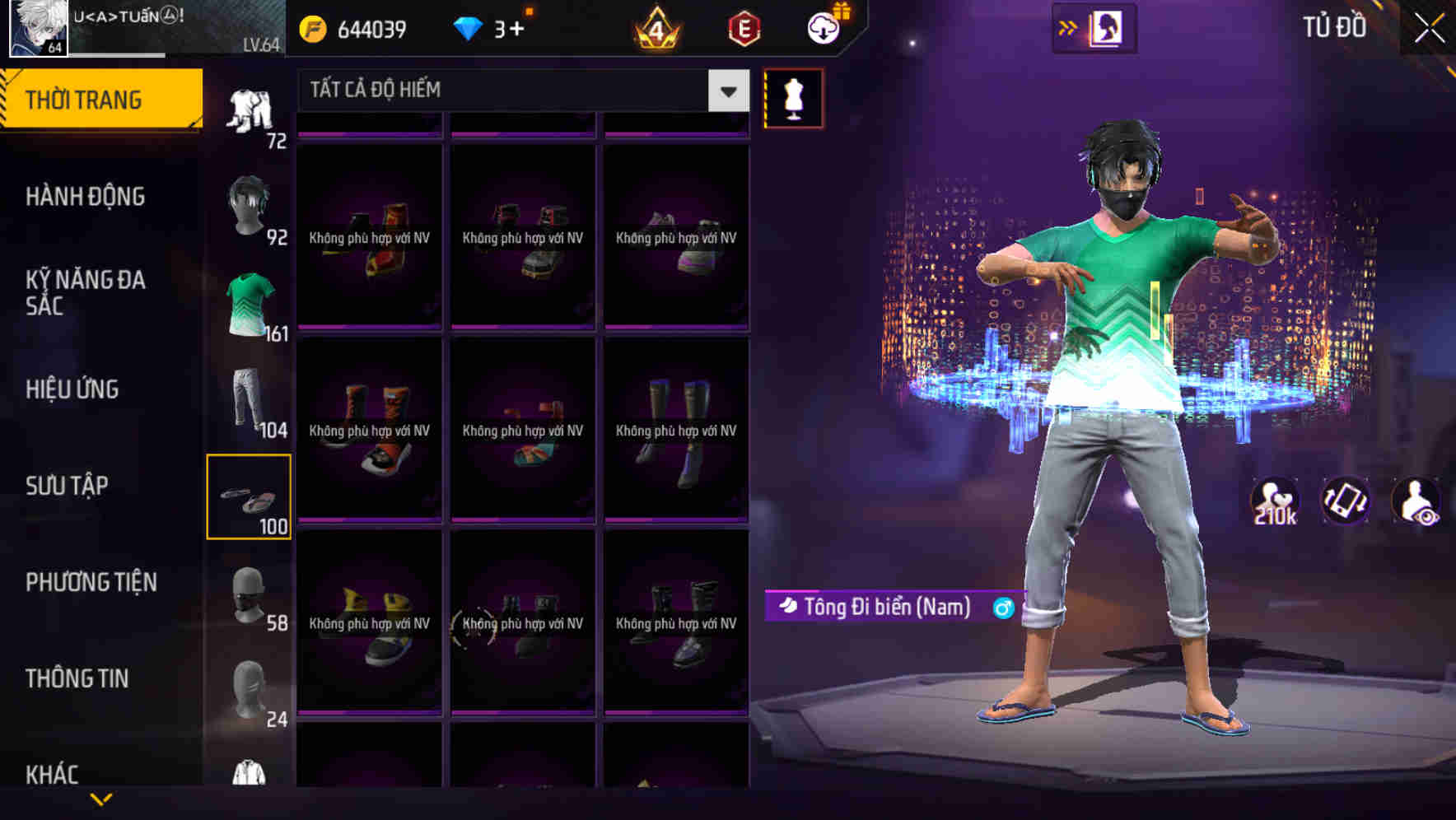Viewport: 1456px width, 820px height.
Task: Click the diamond currency icon
Action: (x=468, y=29)
